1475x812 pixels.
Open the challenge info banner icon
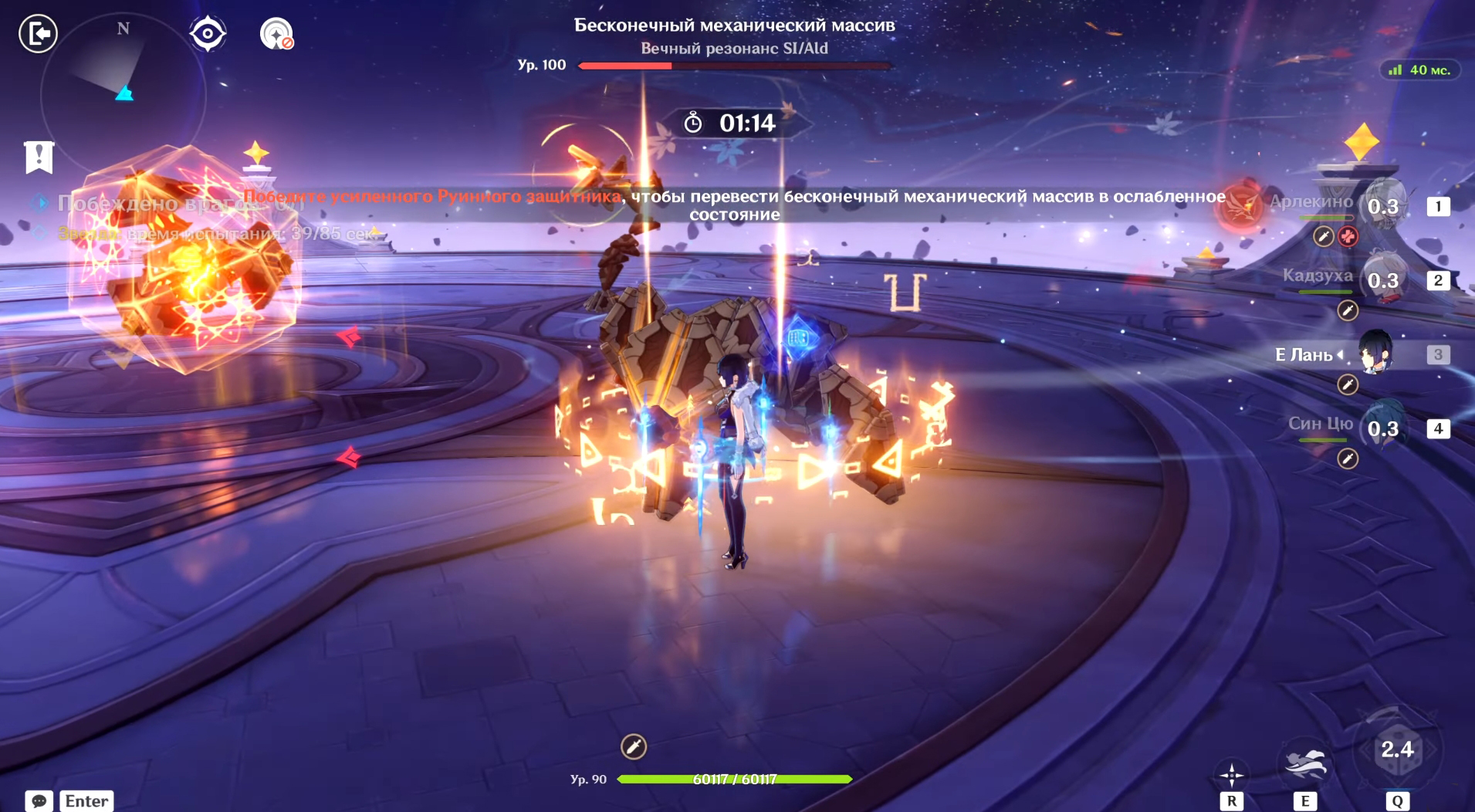tap(39, 157)
